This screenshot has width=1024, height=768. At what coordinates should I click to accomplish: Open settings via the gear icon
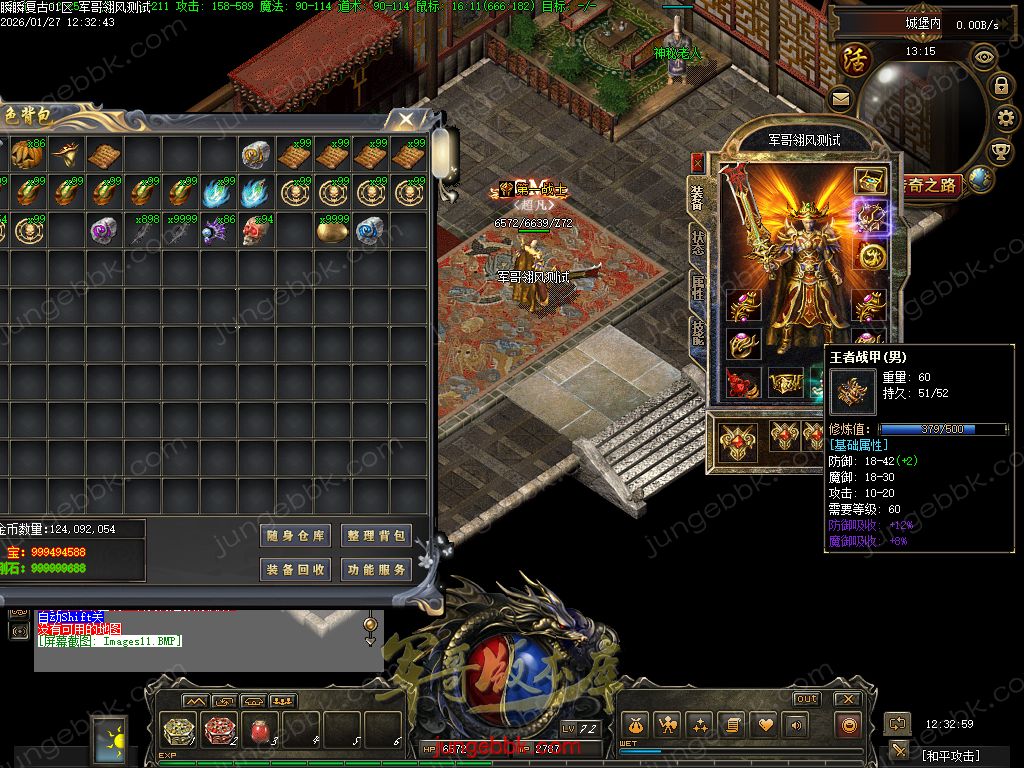(x=1003, y=118)
